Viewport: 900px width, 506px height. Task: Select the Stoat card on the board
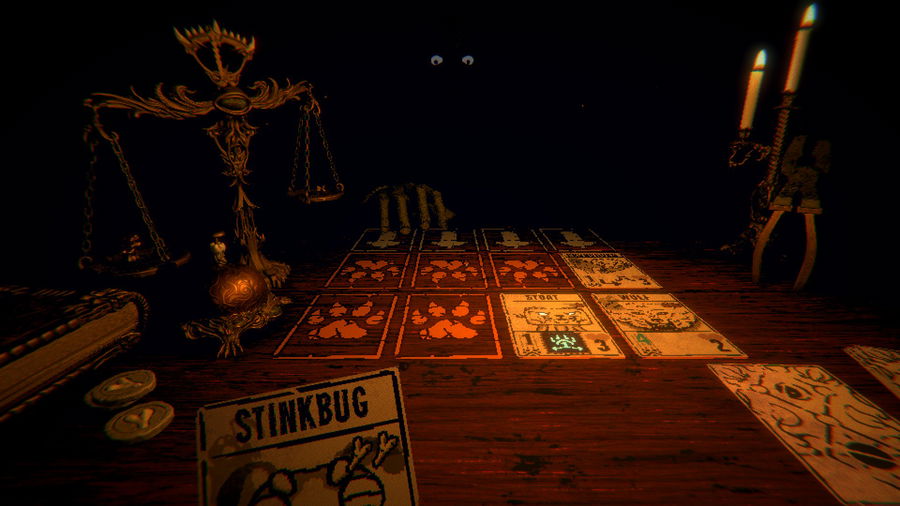(x=560, y=325)
